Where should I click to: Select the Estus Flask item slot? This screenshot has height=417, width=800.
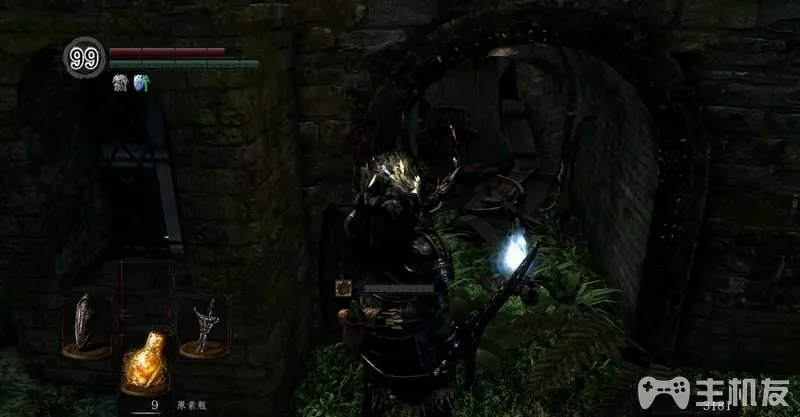[142, 364]
